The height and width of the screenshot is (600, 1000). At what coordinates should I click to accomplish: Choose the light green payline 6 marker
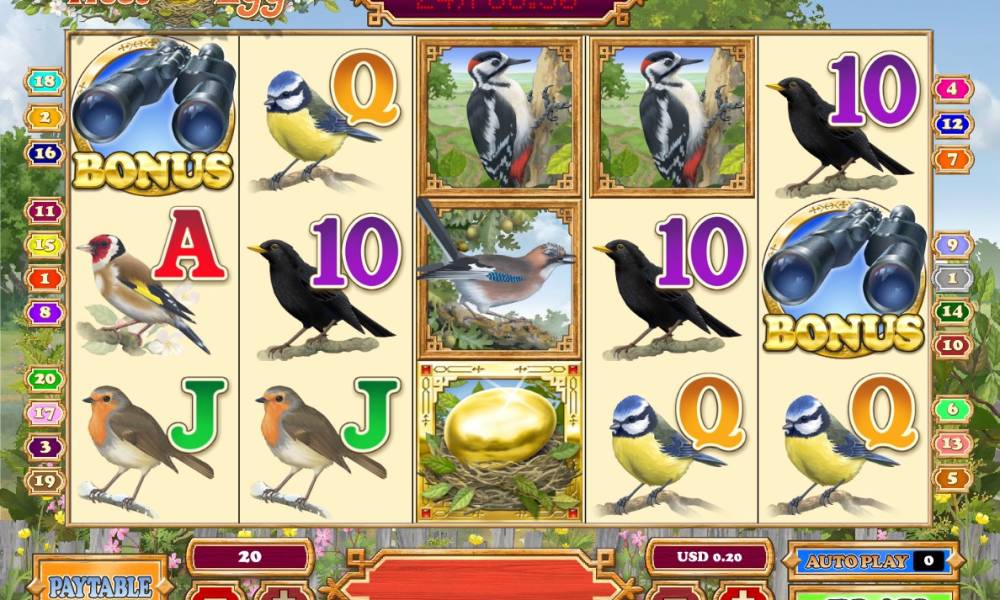(x=953, y=409)
